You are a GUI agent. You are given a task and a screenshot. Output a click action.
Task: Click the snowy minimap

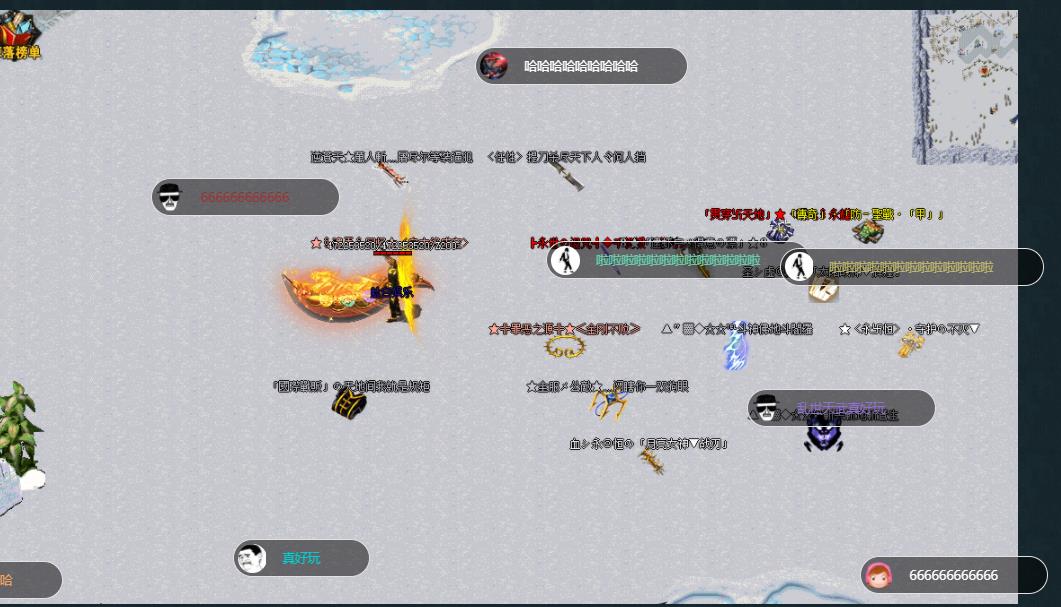pyautogui.click(x=965, y=84)
